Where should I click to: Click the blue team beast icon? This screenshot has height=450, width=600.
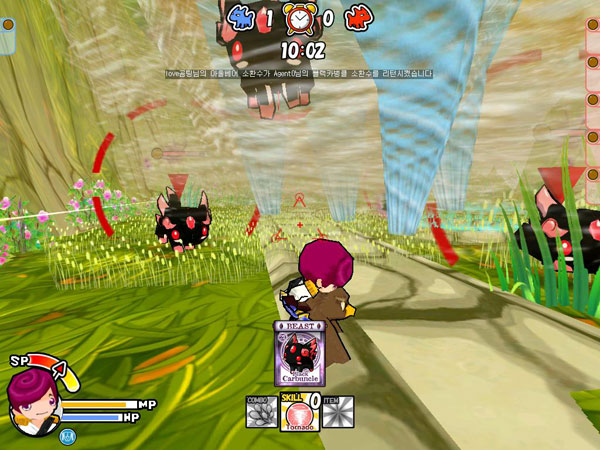[x=243, y=17]
